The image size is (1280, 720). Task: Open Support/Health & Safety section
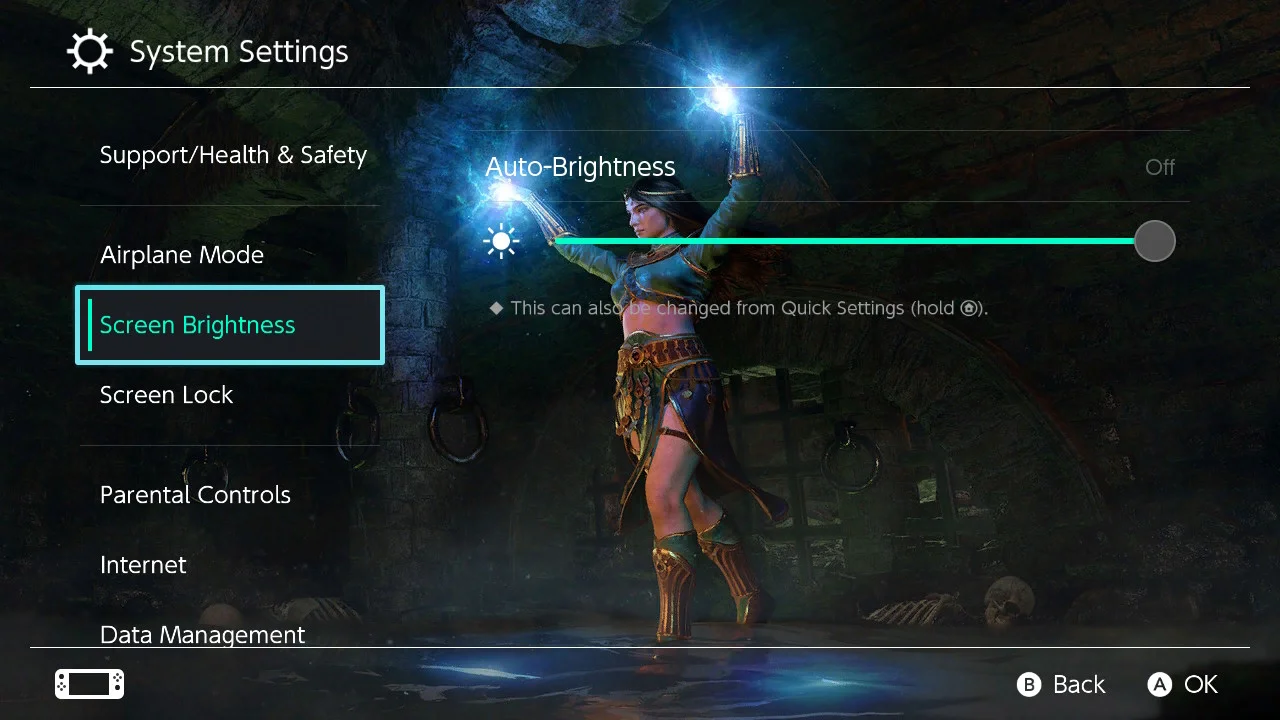click(233, 155)
